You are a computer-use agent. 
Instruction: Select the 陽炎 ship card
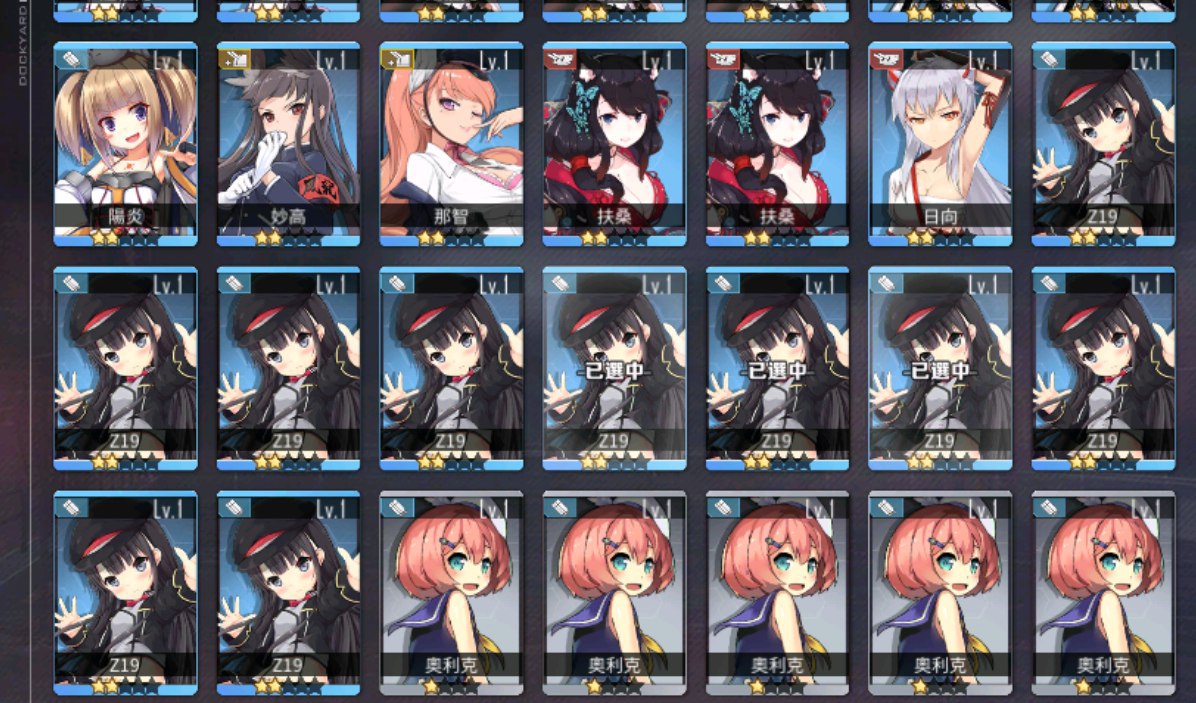coord(125,143)
